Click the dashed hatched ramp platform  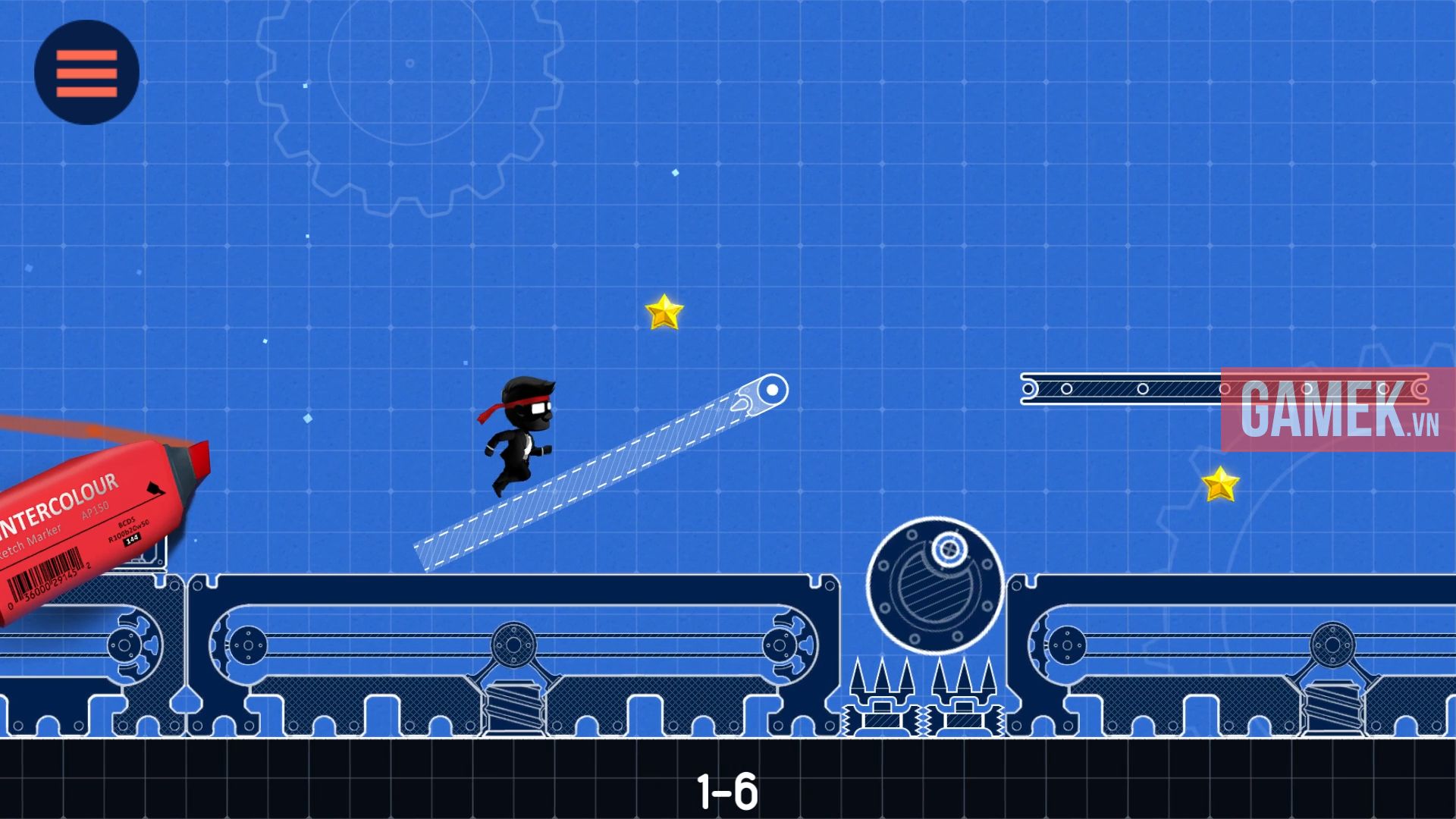click(x=599, y=474)
